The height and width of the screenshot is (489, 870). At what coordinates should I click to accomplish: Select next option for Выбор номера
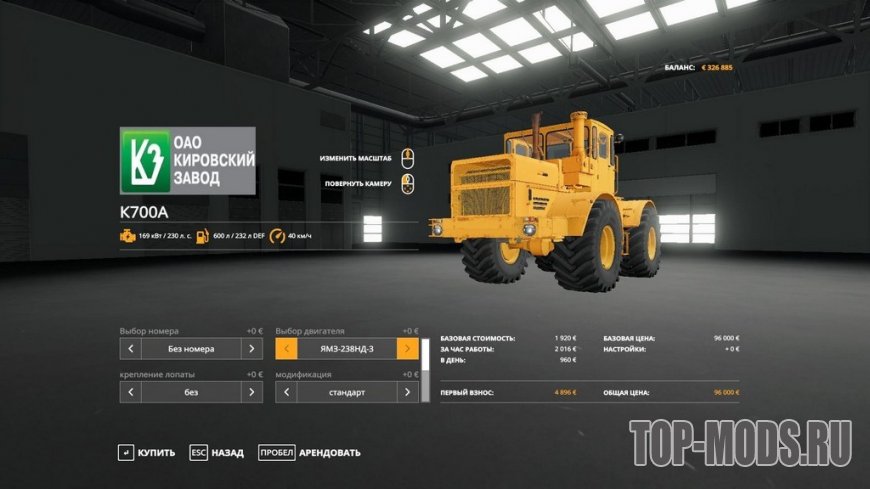coord(252,349)
